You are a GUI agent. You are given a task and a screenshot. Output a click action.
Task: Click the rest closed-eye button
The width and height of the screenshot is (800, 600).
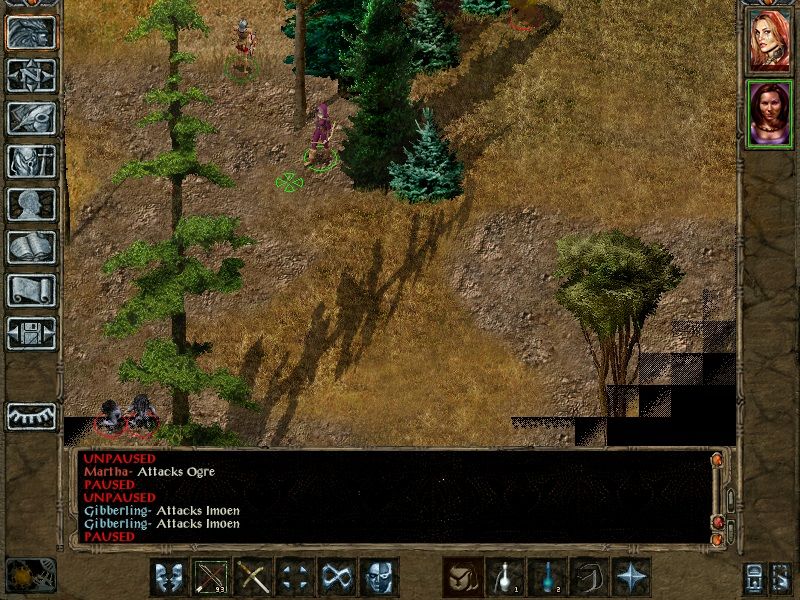[x=31, y=416]
